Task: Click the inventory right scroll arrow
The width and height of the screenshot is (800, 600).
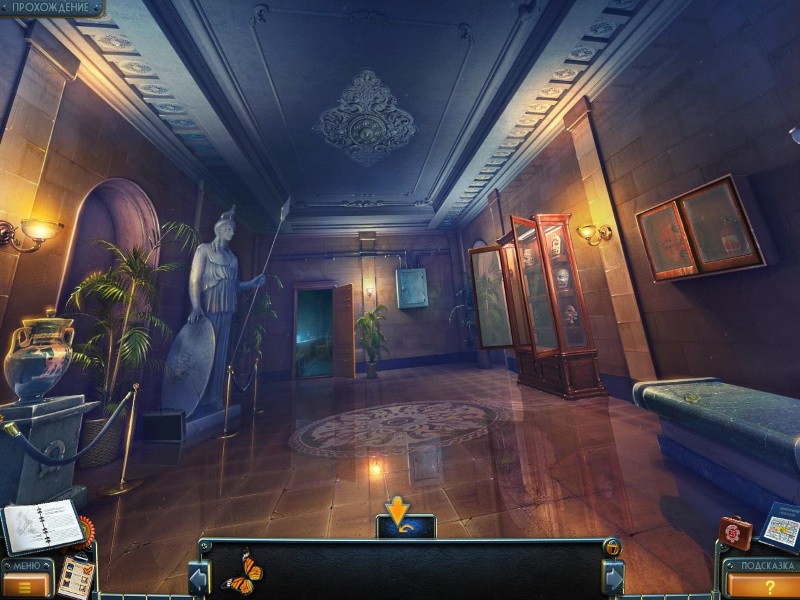Action: [x=612, y=578]
